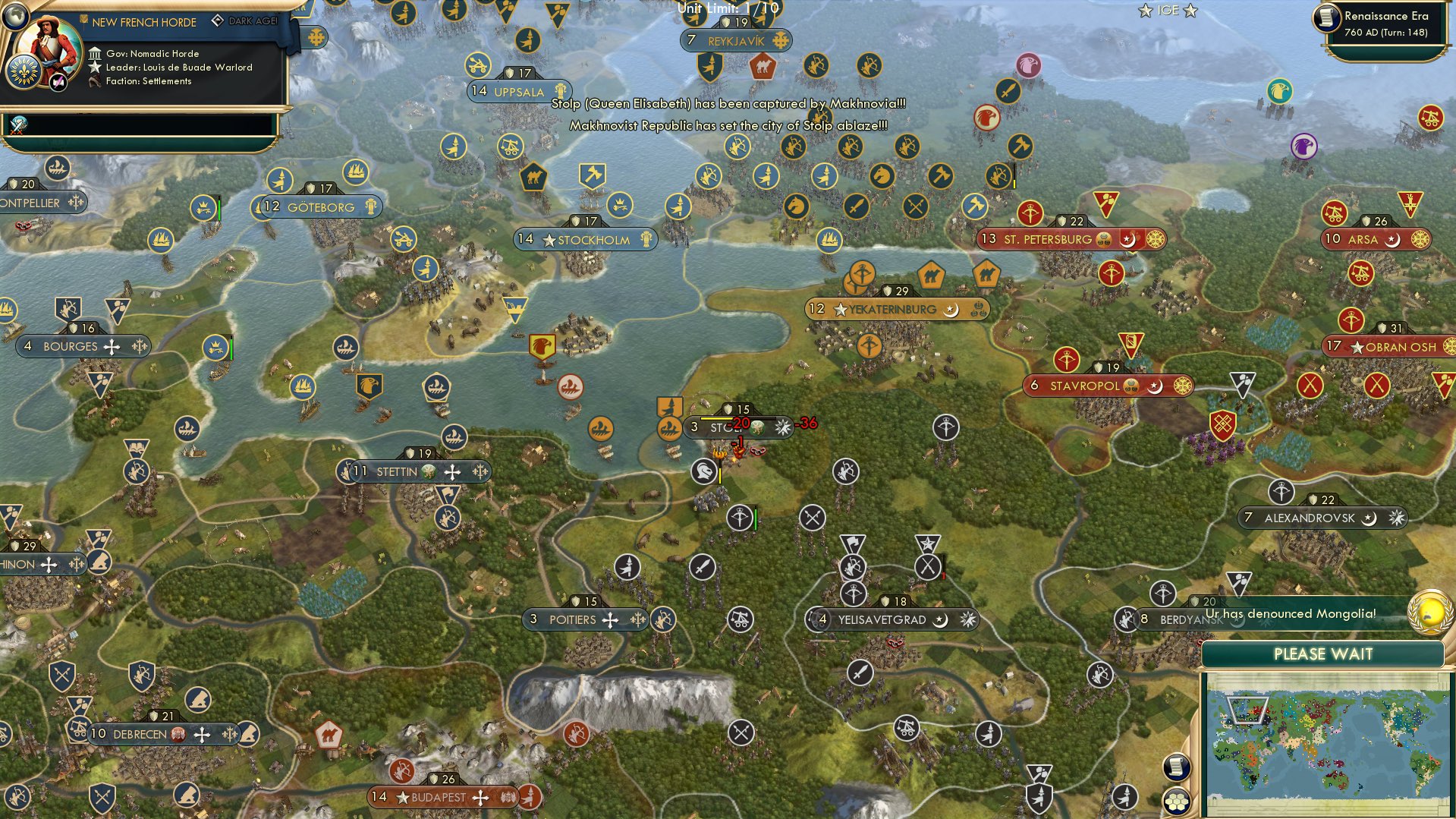Select the camel caravan icon near Reykjavik
Screen dimensions: 1456x819
764,67
